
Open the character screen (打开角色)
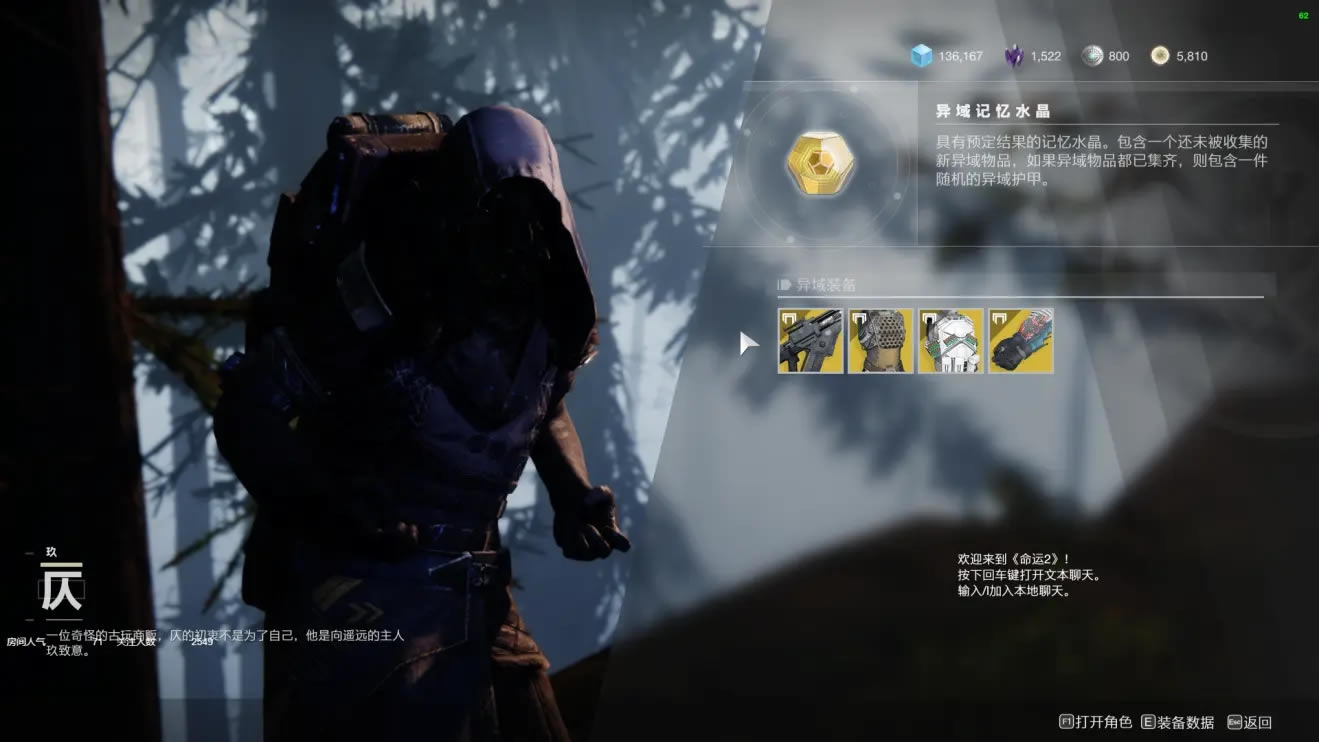(x=1095, y=722)
